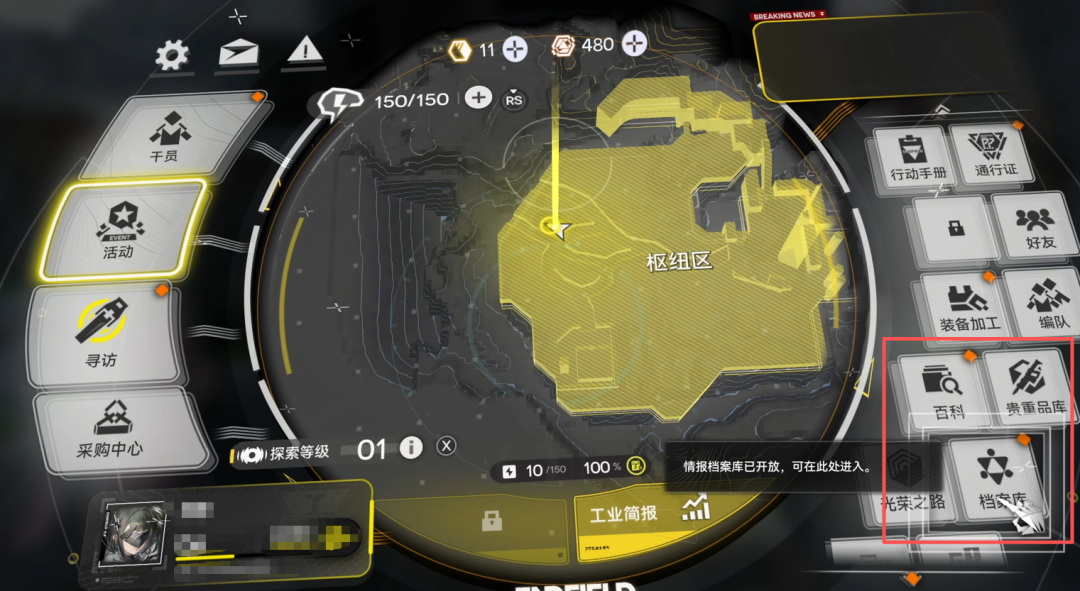The width and height of the screenshot is (1080, 591).
Task: Open the settings gear icon
Action: pos(173,54)
